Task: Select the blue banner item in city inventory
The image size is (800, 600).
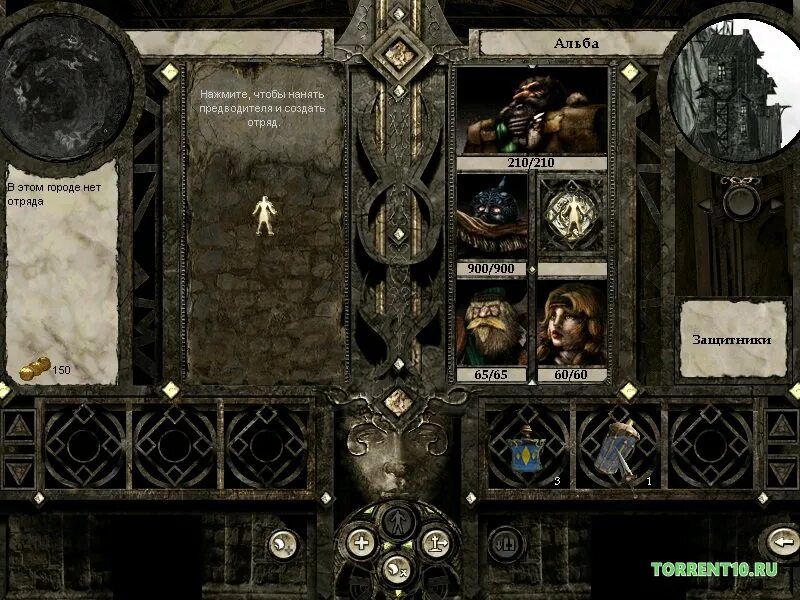Action: [x=524, y=448]
